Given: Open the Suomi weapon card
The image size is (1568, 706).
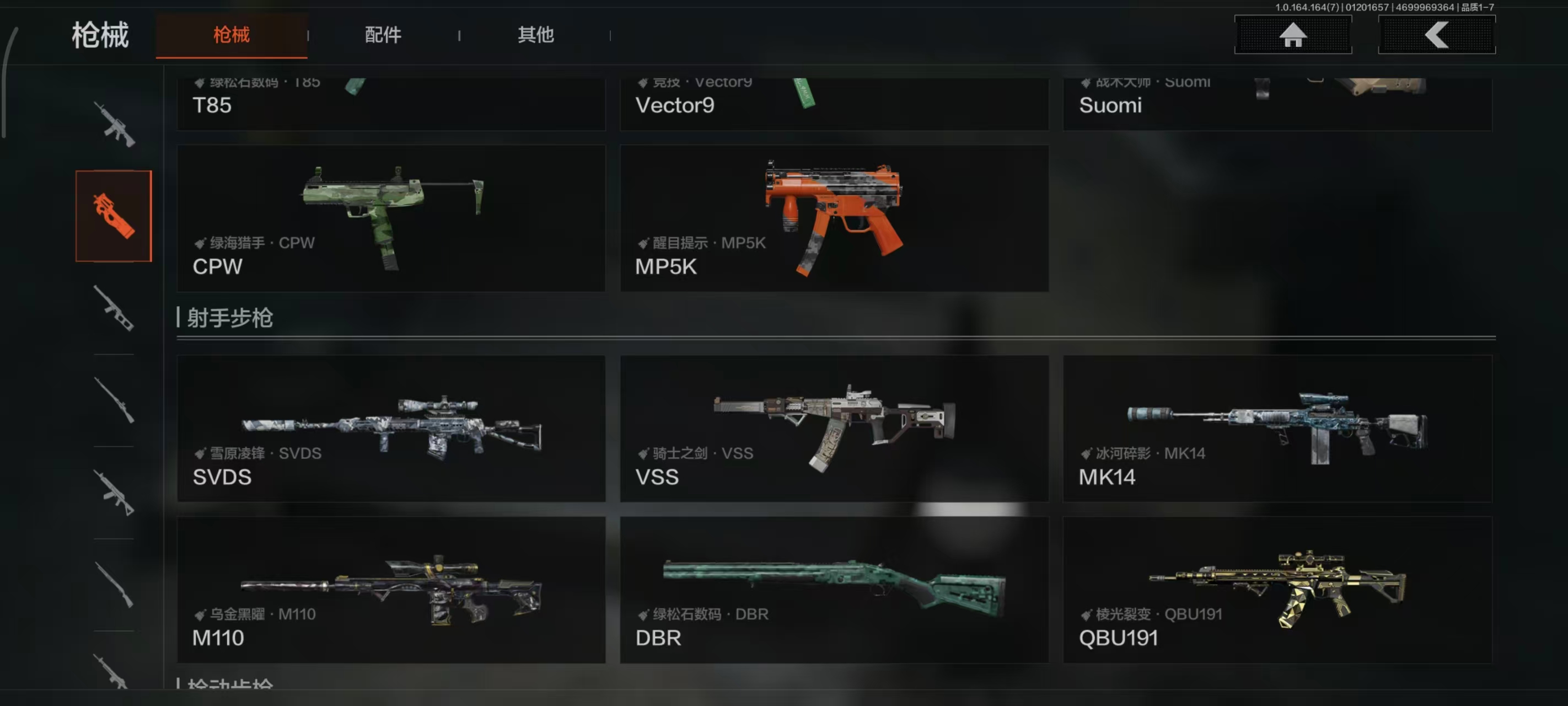Looking at the screenshot, I should pyautogui.click(x=1277, y=104).
